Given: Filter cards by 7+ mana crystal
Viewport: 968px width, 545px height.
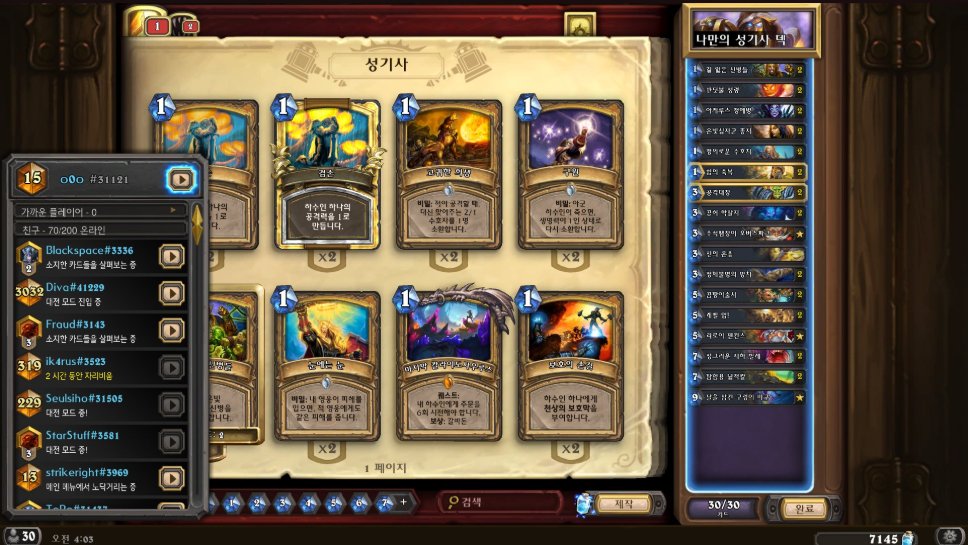Looking at the screenshot, I should click(x=387, y=503).
